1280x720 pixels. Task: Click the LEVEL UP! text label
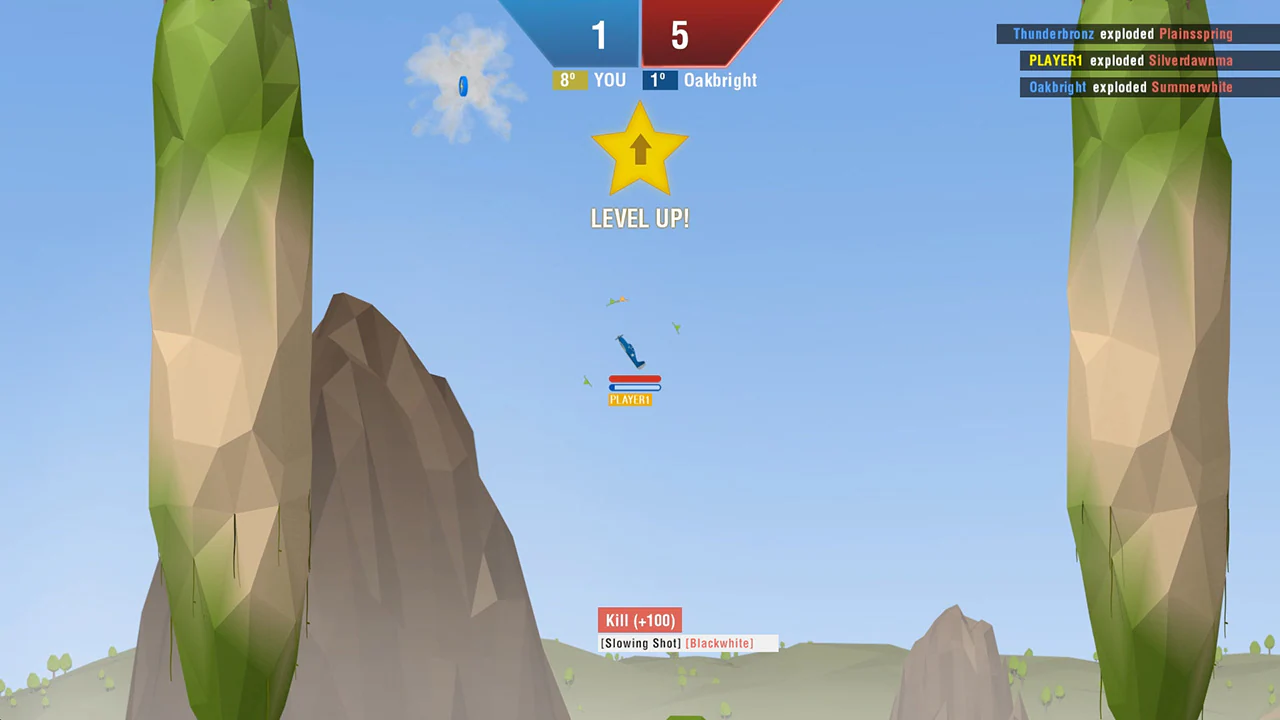(640, 218)
